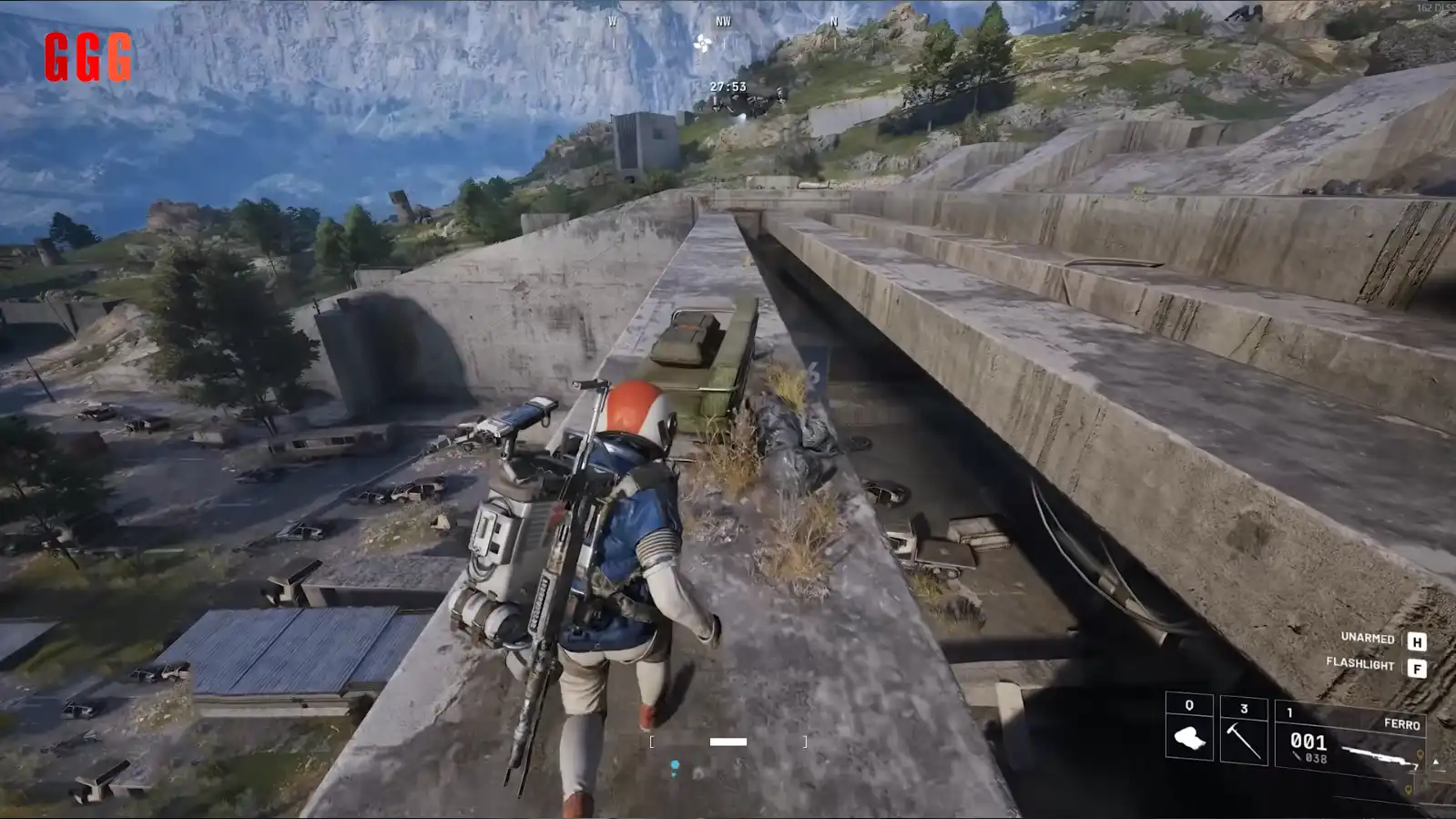Toggle the FLASHLIGHT using its F keybind badge
Viewport: 1456px width, 819px height.
pyautogui.click(x=1418, y=668)
